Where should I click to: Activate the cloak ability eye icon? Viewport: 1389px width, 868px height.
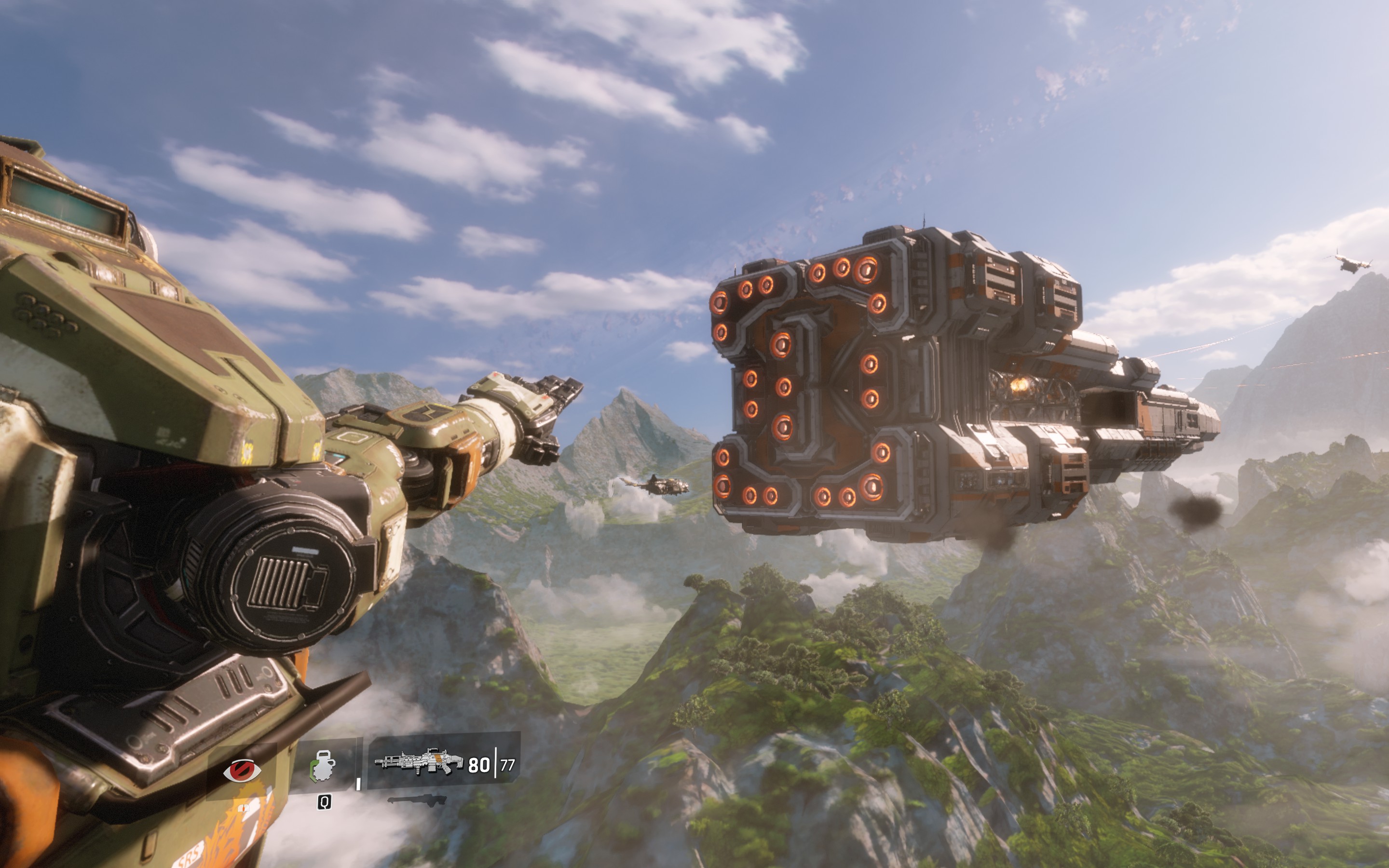pos(242,770)
